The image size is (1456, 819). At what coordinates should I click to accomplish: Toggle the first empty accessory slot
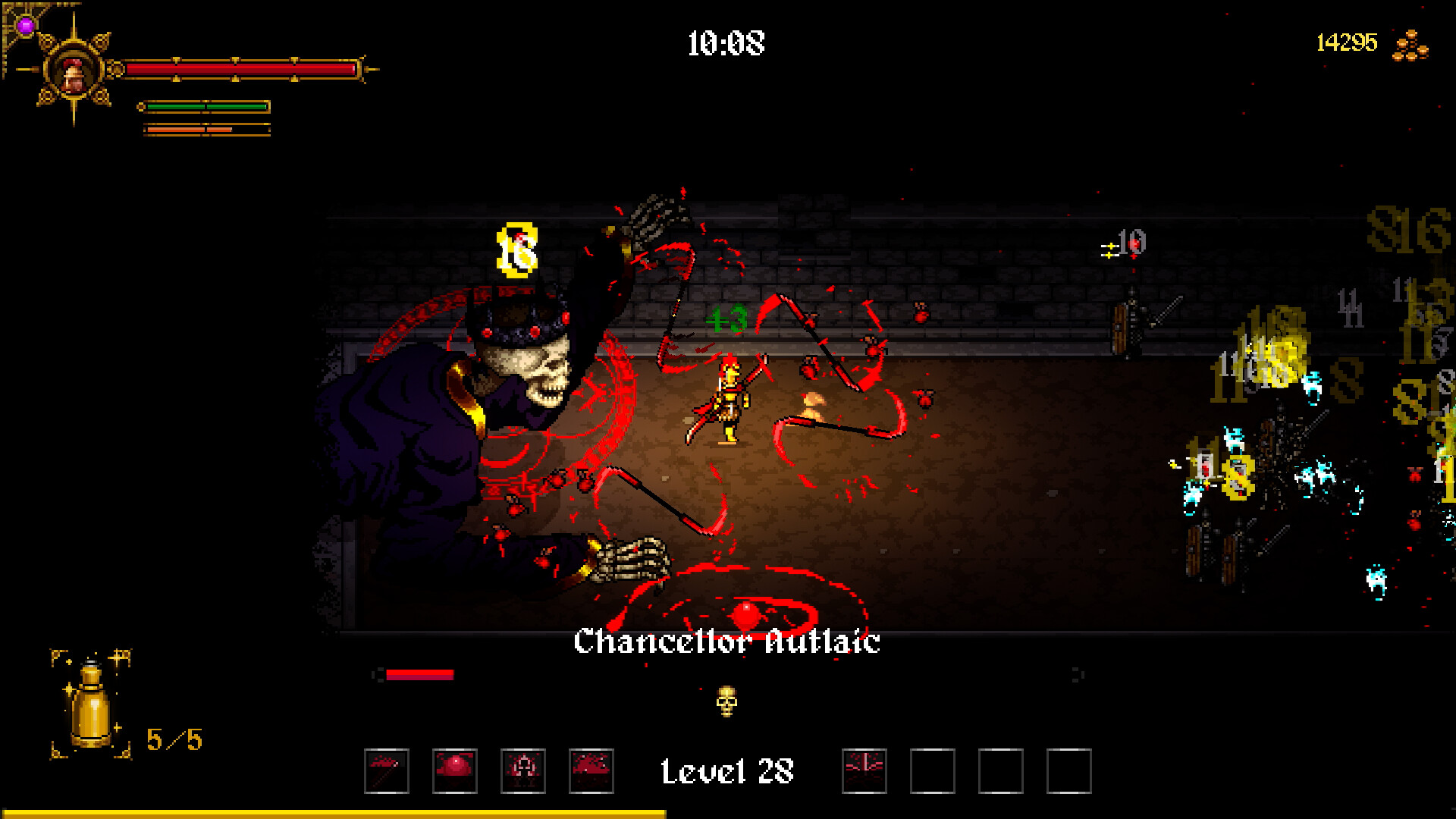tap(934, 770)
